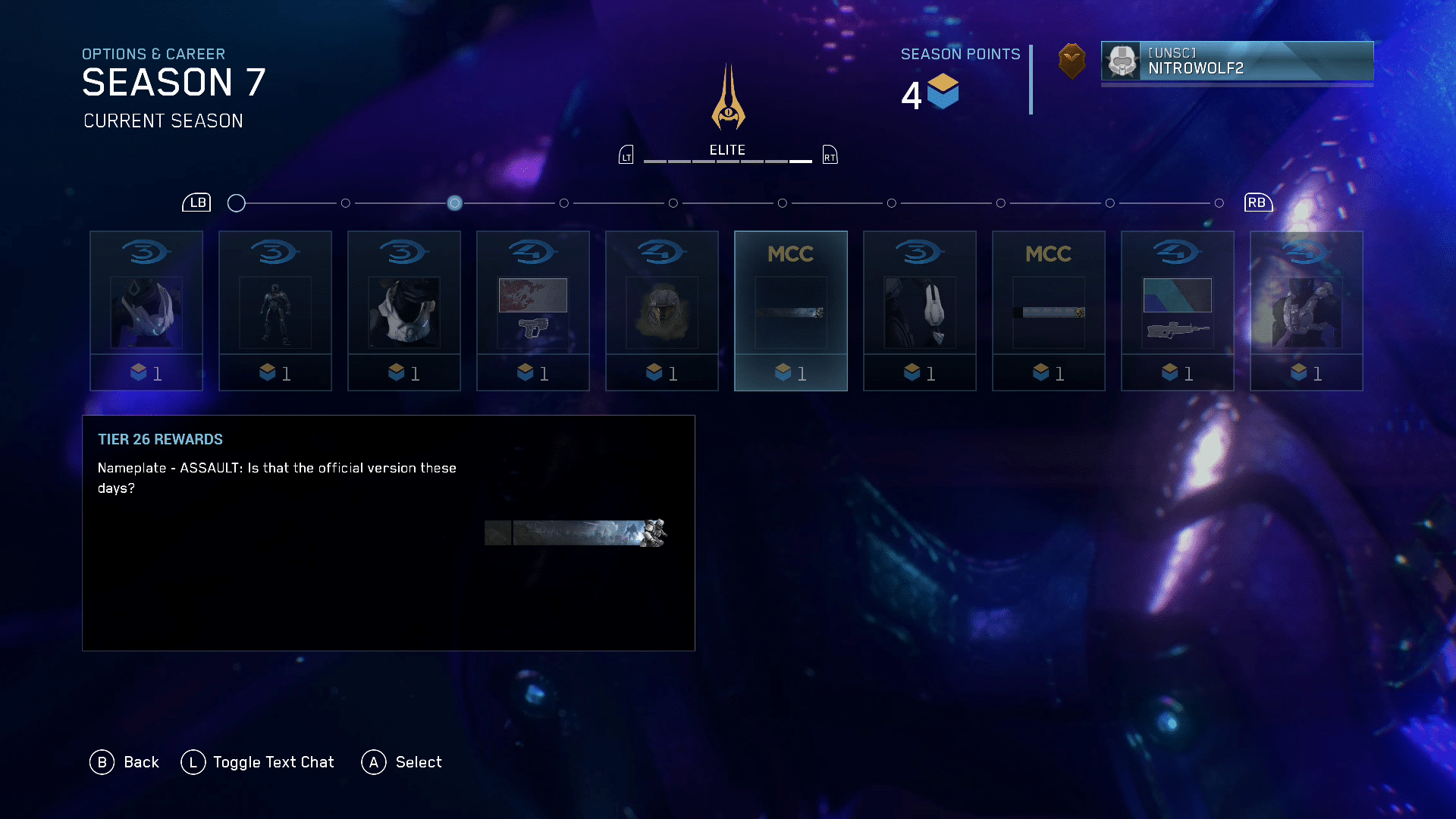The height and width of the screenshot is (819, 1456).
Task: Click the glowing current page dot on timeline
Action: click(x=454, y=203)
